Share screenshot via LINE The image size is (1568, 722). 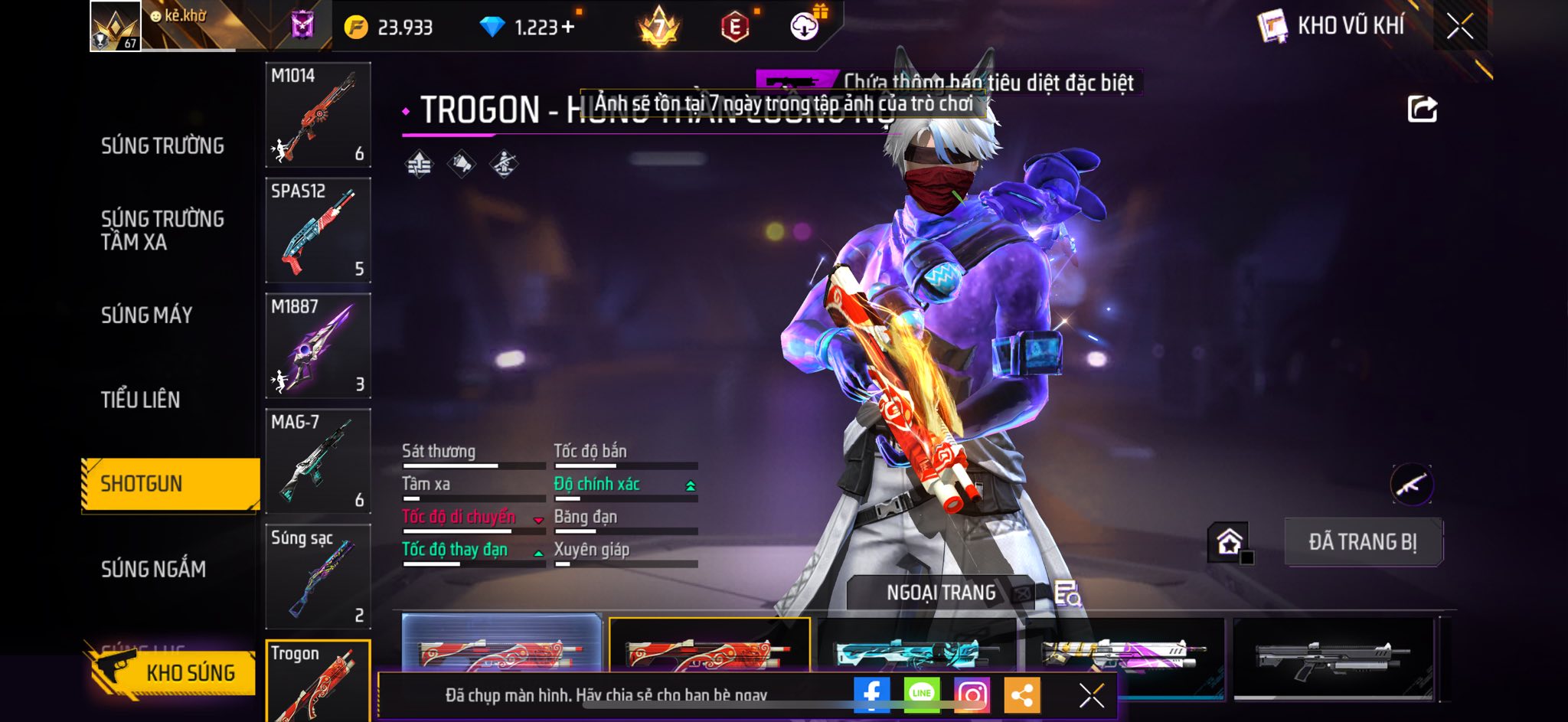[x=922, y=695]
